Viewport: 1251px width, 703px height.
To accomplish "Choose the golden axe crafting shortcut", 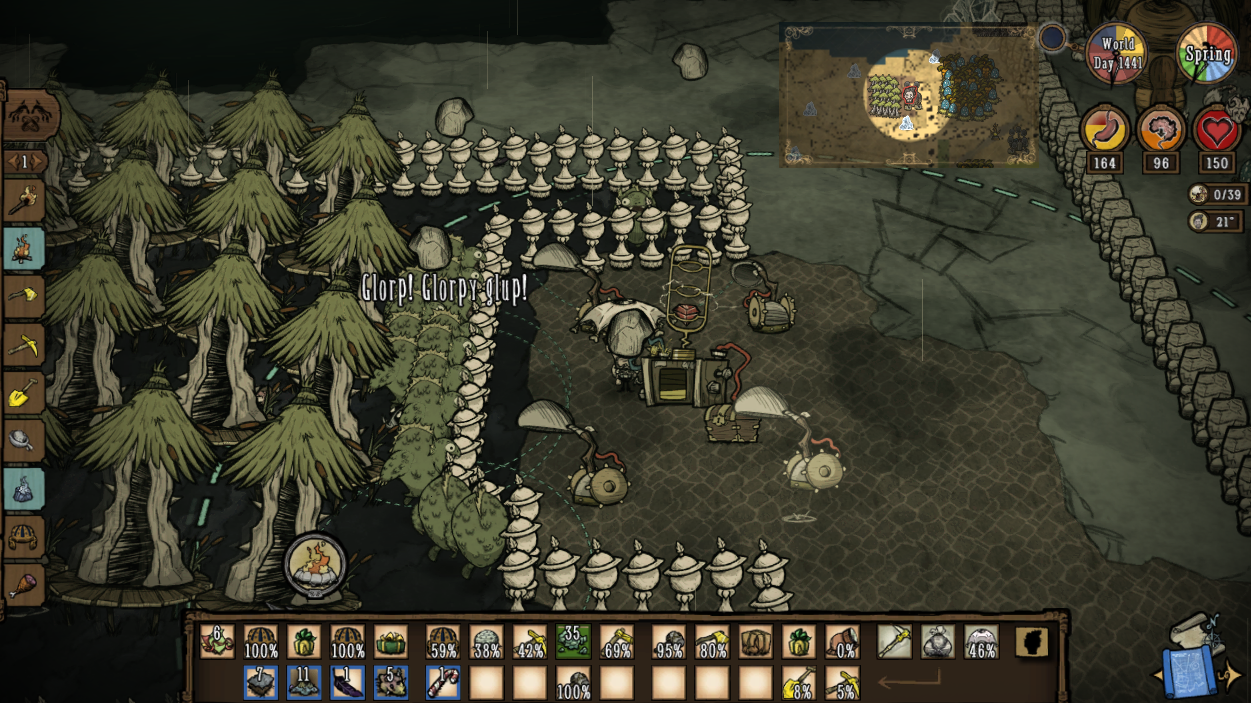I will (23, 297).
